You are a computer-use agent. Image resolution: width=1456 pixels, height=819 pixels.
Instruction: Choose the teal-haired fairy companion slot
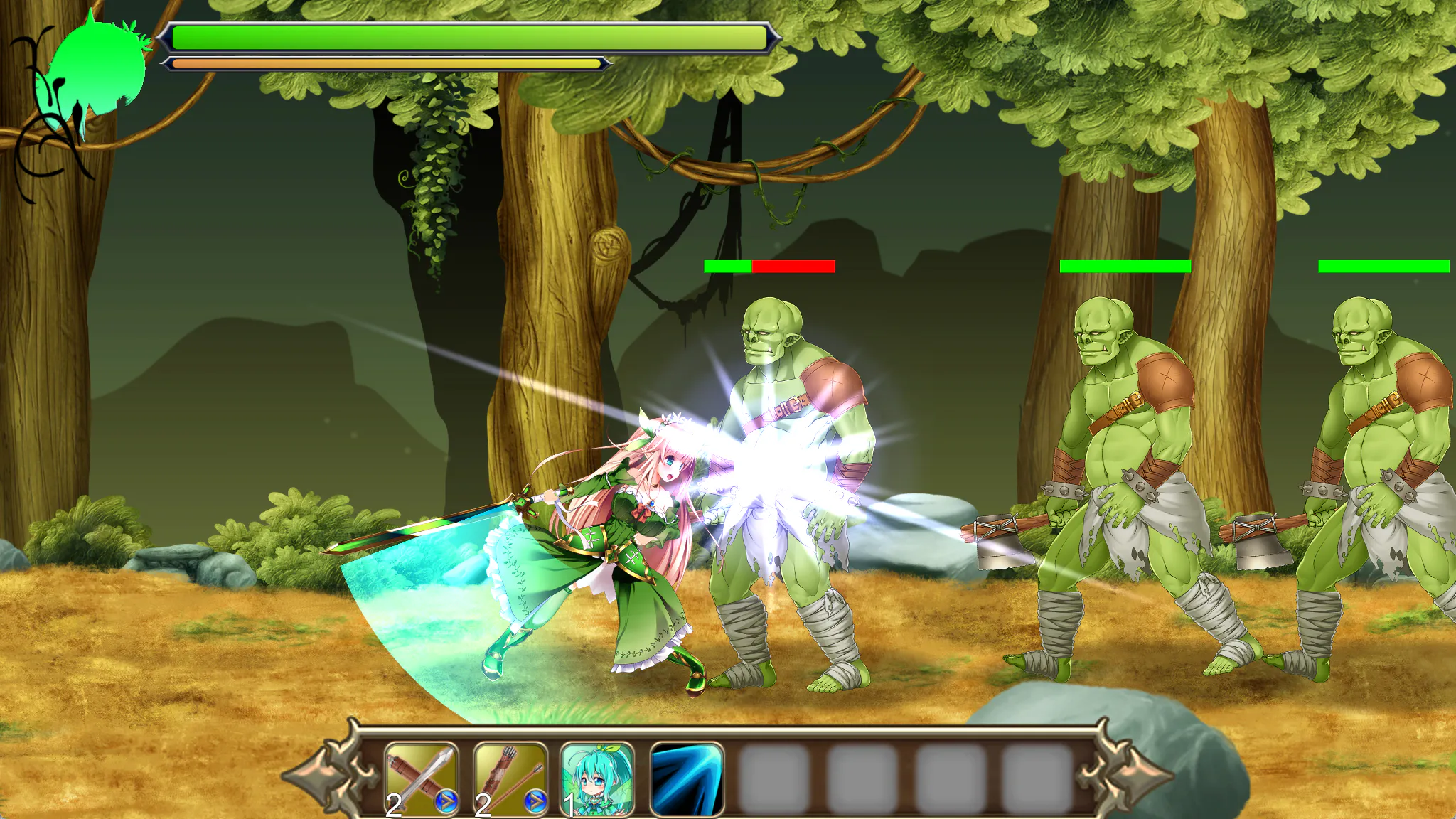pyautogui.click(x=597, y=779)
